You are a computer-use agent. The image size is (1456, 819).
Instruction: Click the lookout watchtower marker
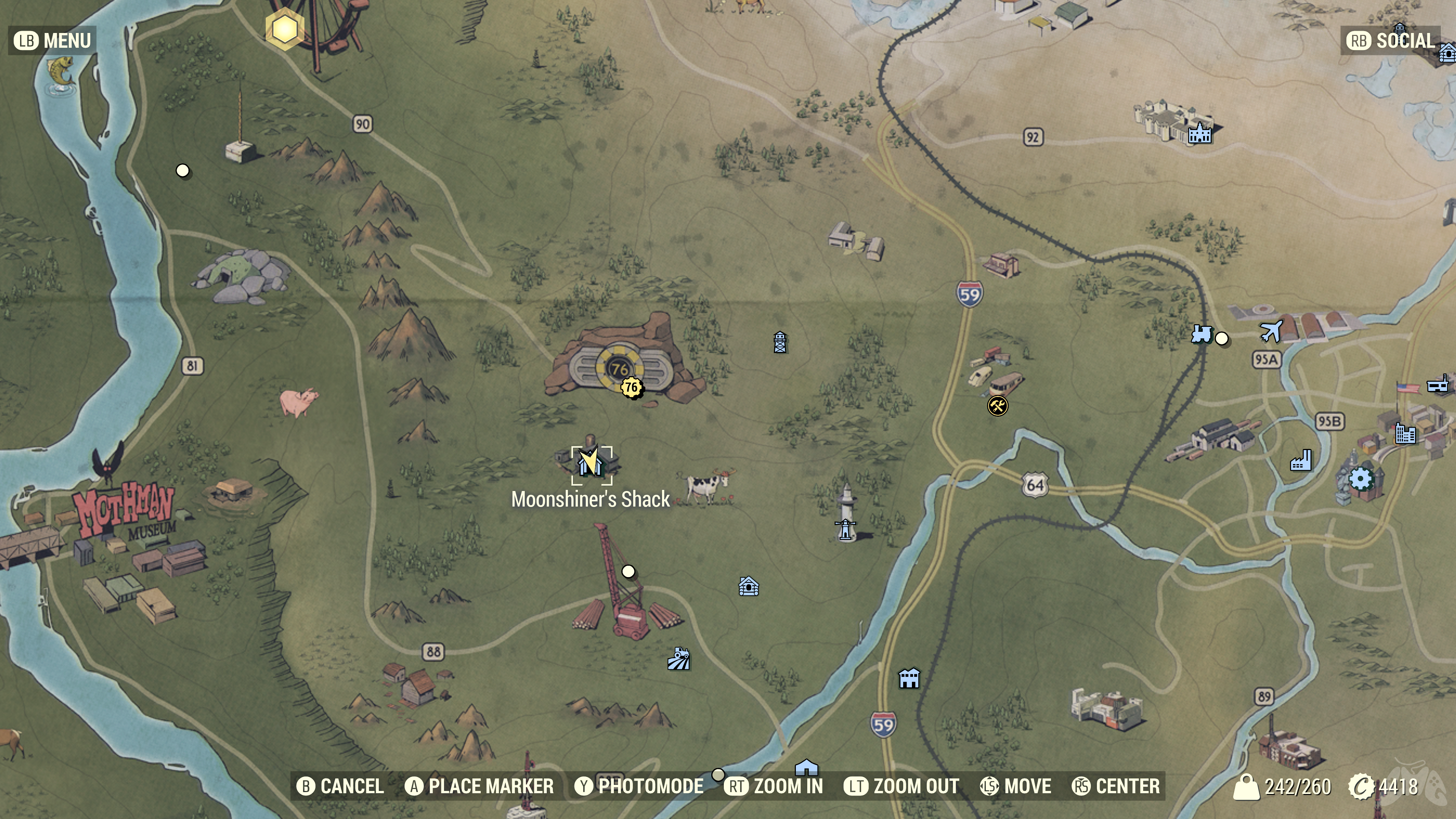[780, 342]
